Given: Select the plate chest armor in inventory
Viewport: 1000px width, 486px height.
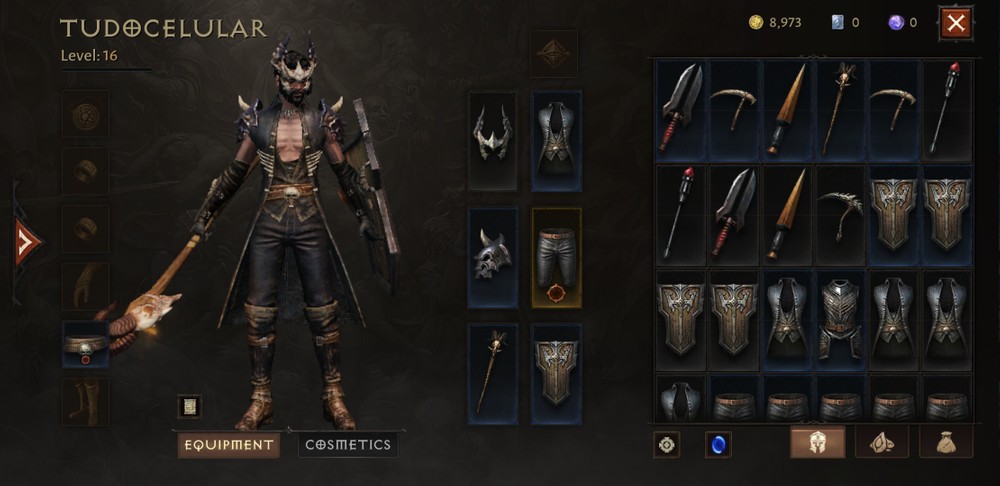Looking at the screenshot, I should click(840, 317).
